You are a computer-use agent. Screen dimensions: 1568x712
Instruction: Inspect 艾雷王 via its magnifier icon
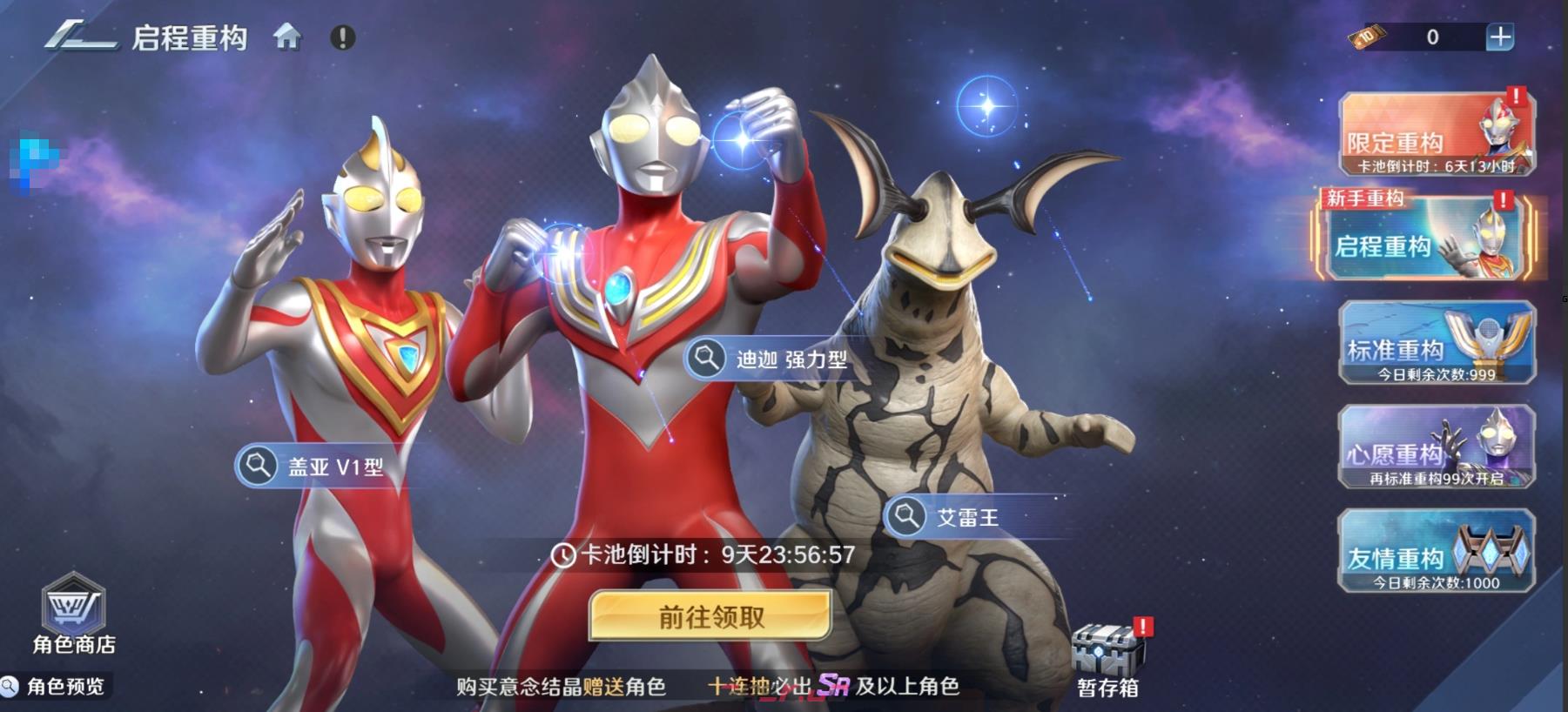(x=907, y=516)
